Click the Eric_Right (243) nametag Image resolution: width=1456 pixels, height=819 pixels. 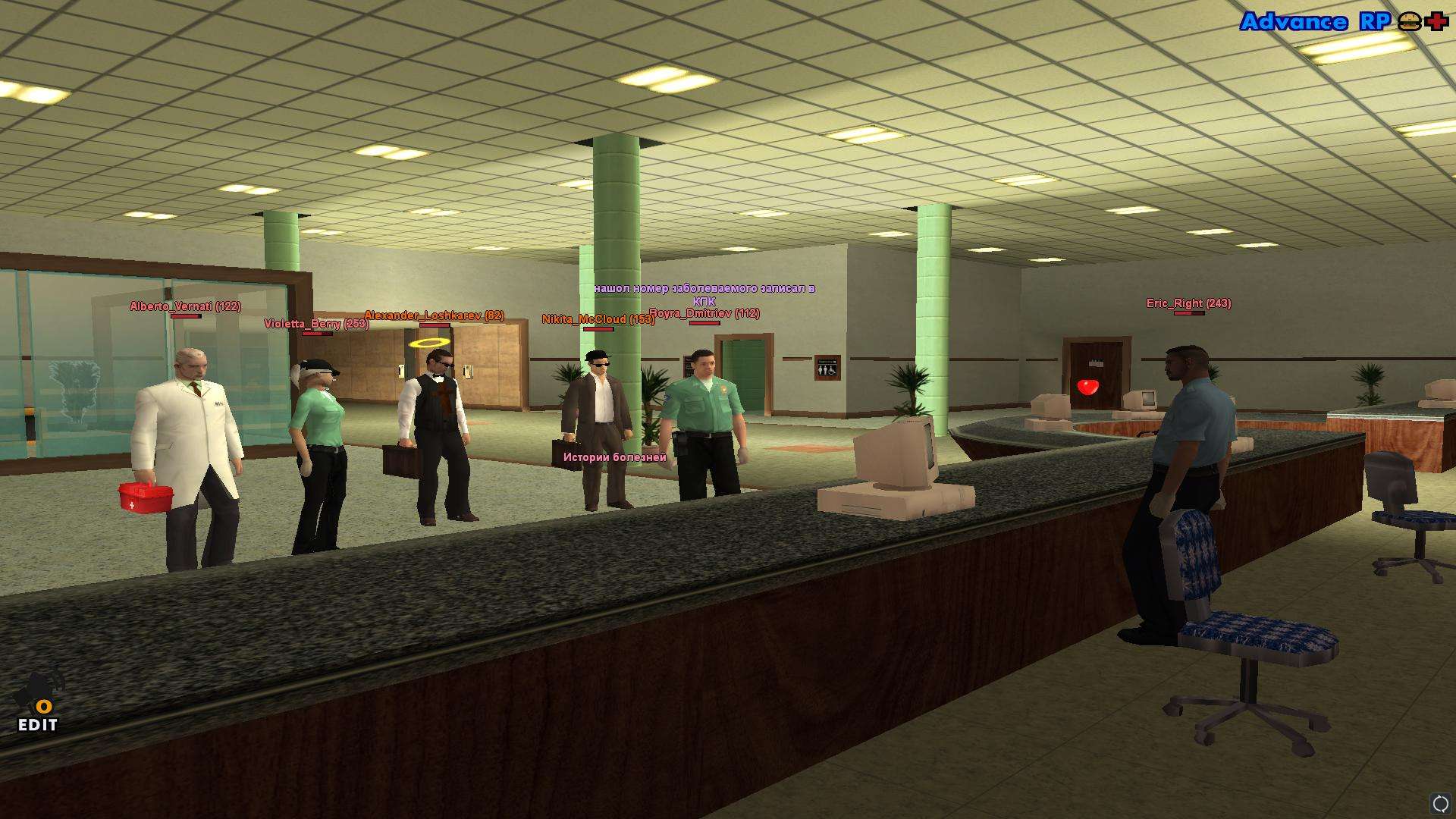[1188, 303]
